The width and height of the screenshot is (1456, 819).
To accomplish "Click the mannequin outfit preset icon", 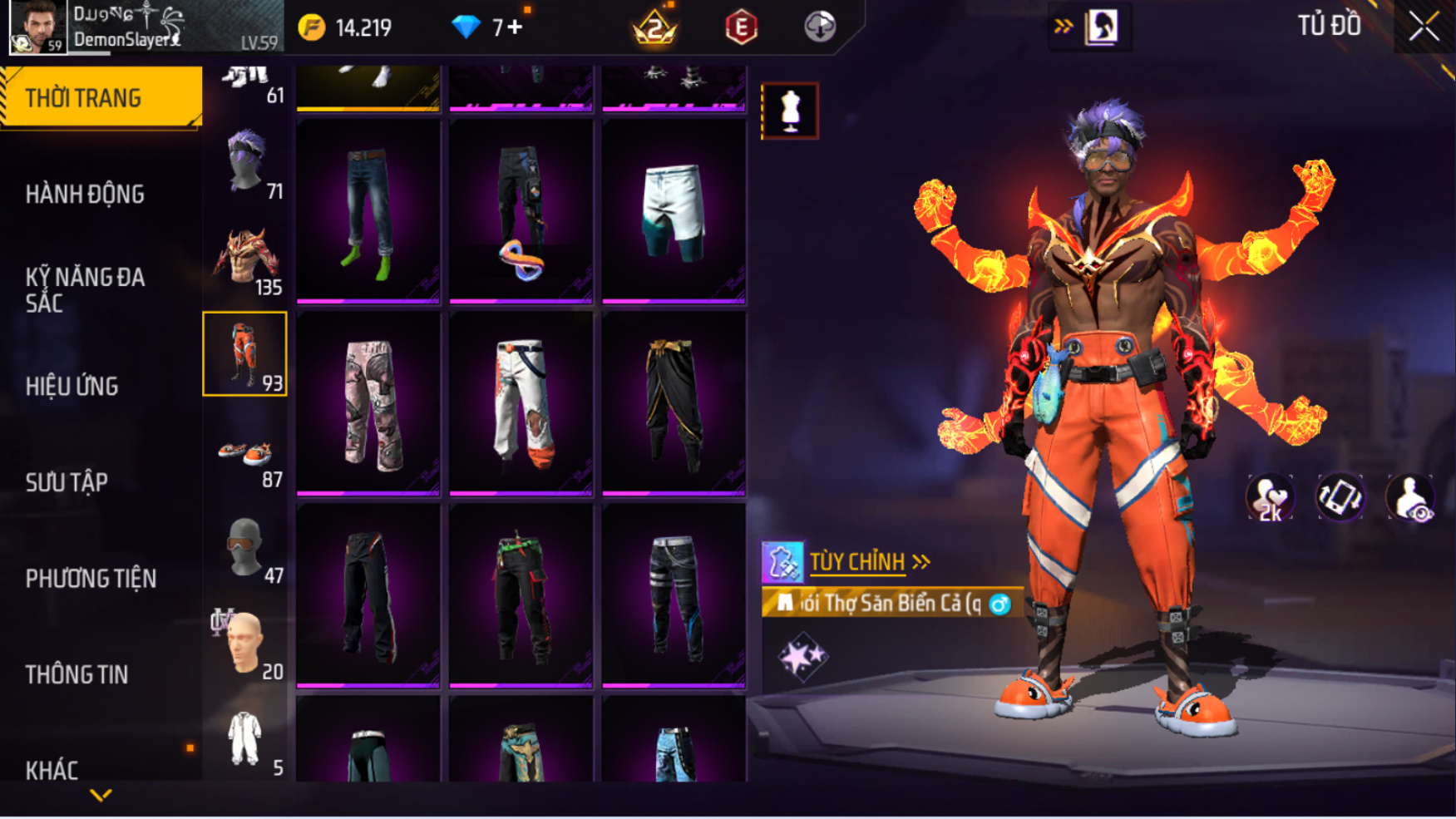I will pos(790,111).
